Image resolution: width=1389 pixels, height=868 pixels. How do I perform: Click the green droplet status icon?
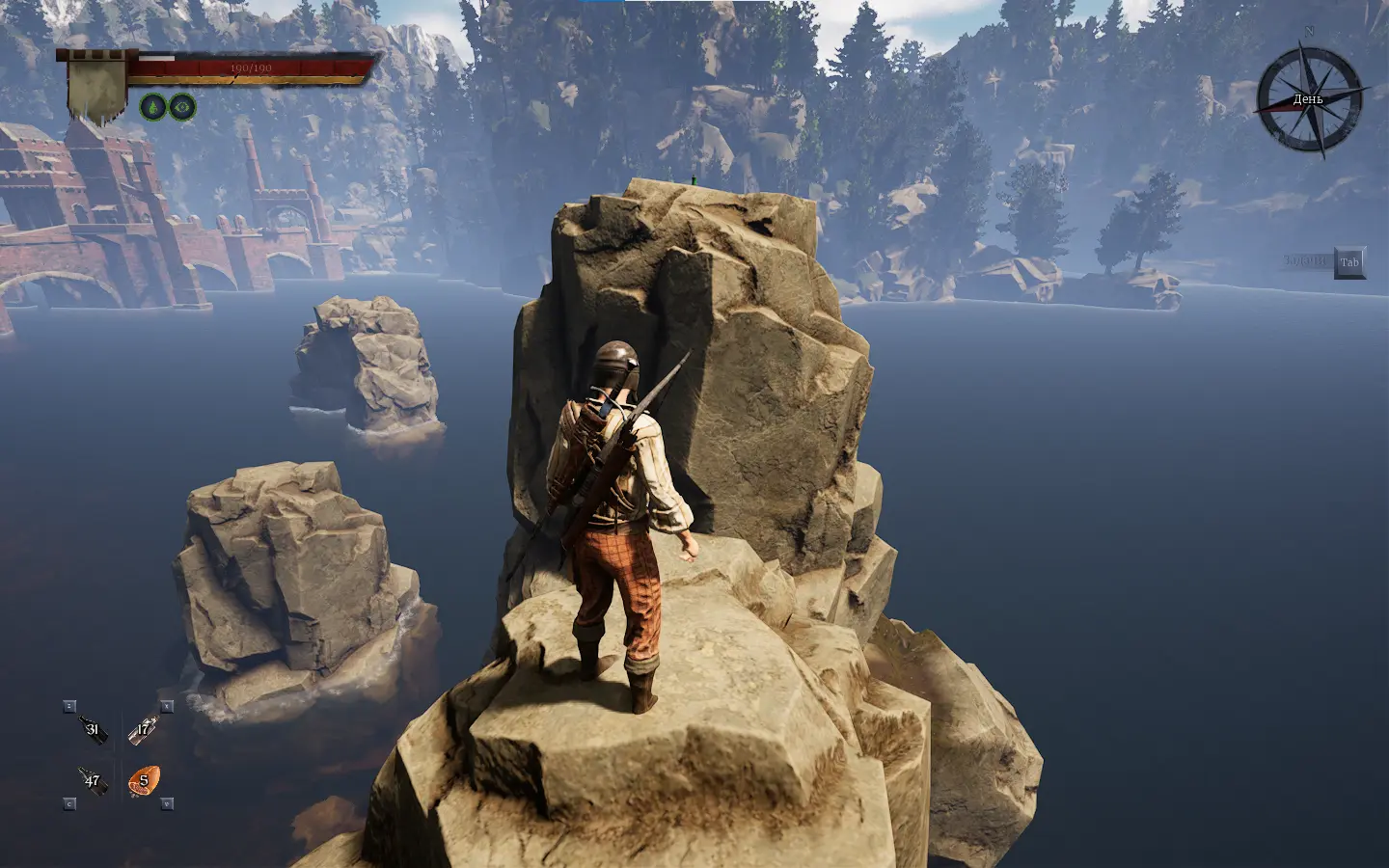point(153,106)
